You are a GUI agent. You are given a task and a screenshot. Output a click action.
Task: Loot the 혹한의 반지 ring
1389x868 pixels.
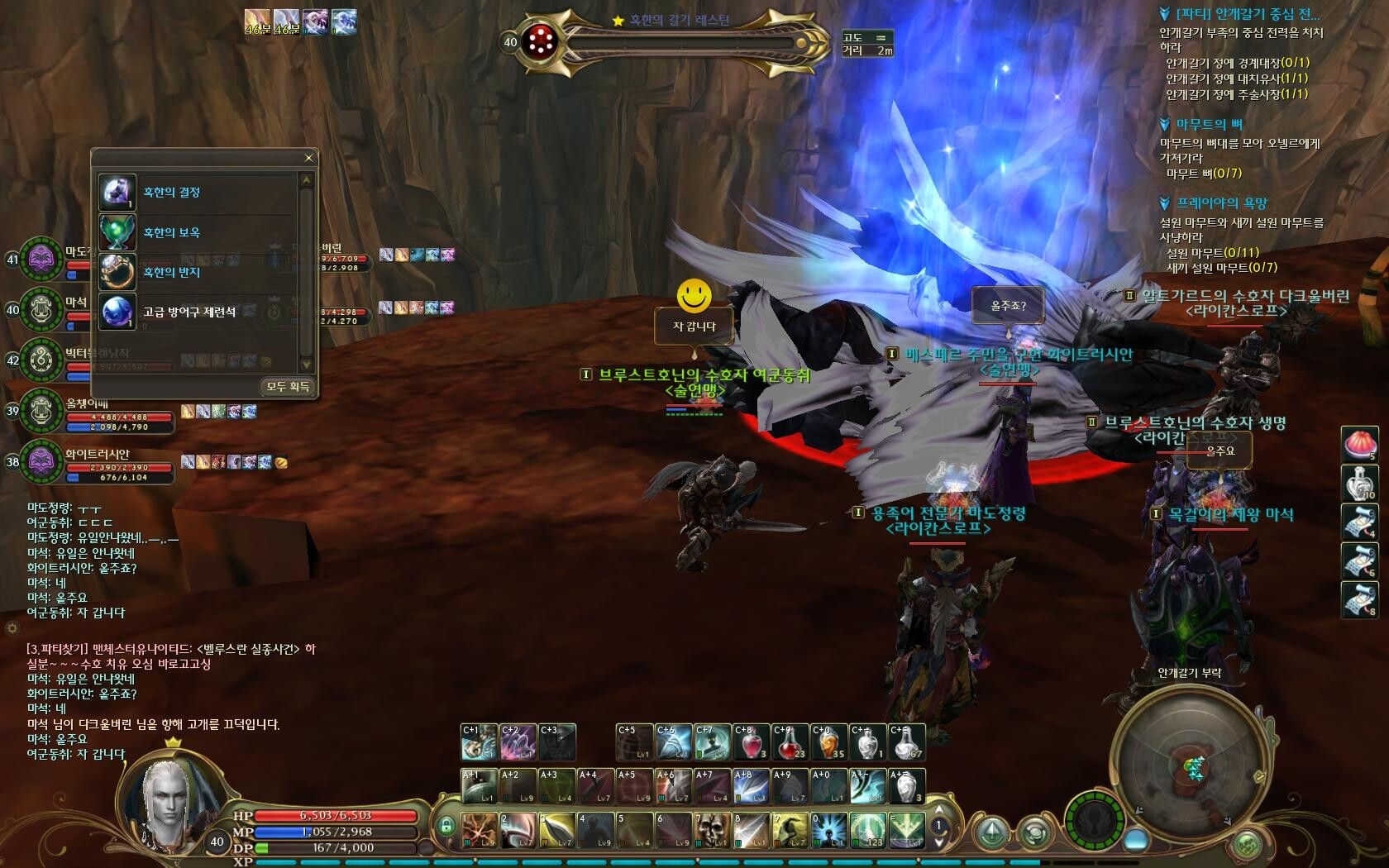[x=172, y=272]
